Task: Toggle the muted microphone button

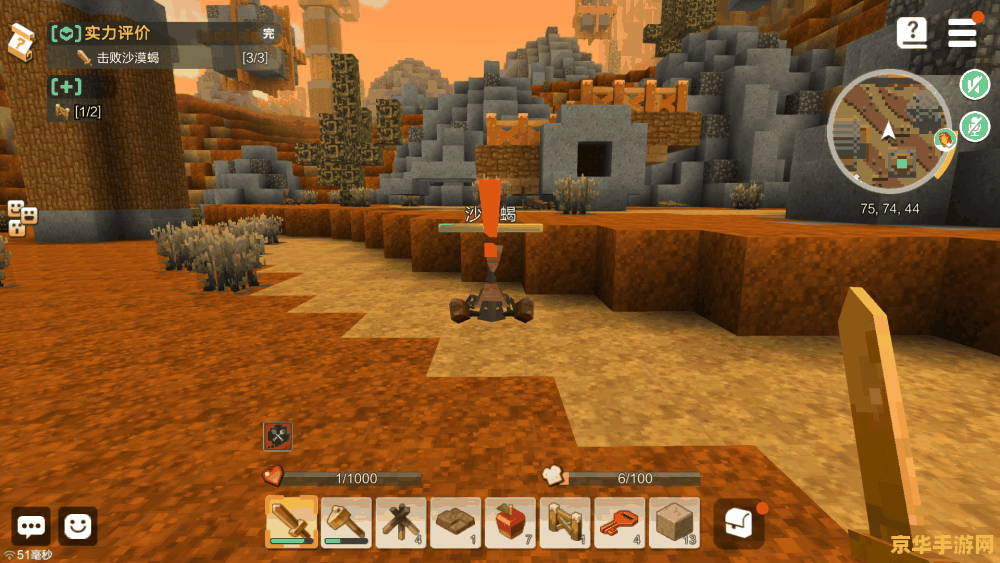Action: pyautogui.click(x=974, y=127)
